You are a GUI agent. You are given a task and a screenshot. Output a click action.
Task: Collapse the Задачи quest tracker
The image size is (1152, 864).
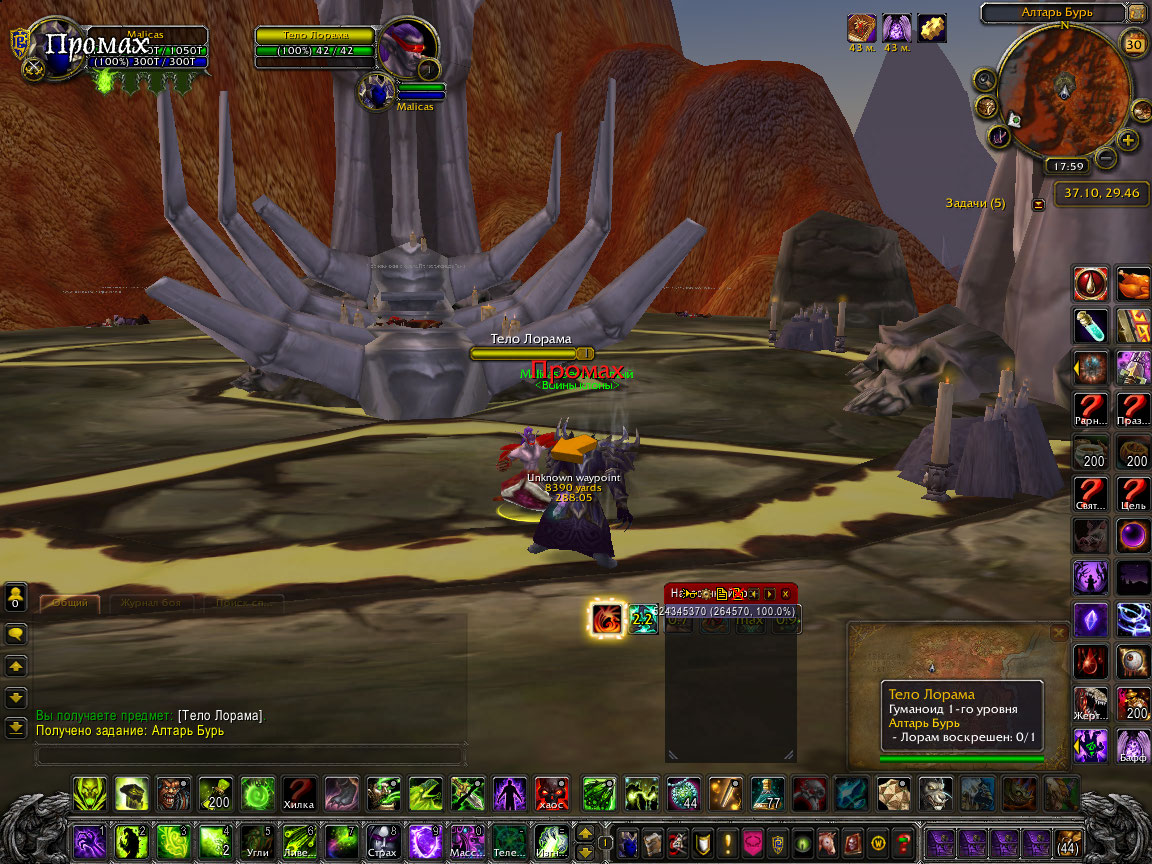coord(1038,204)
